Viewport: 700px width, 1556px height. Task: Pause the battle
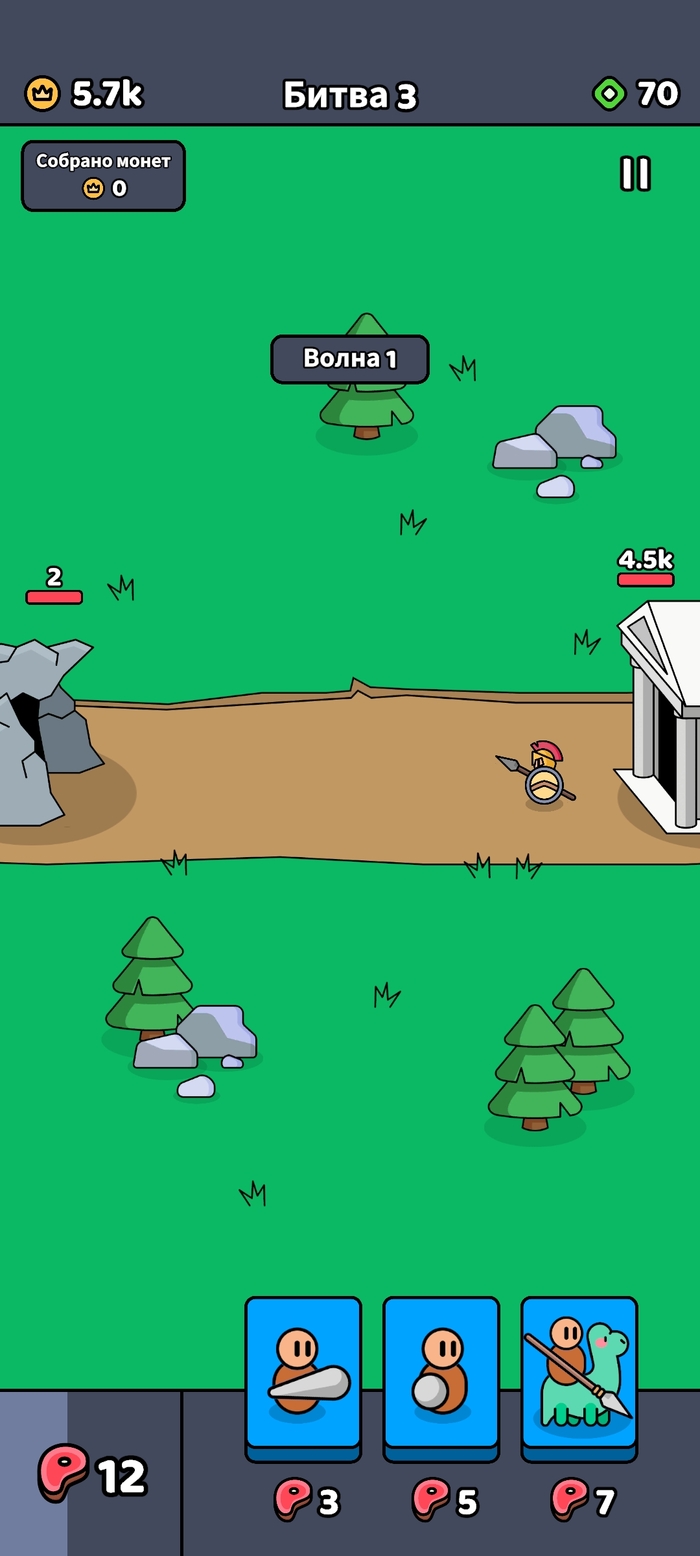(635, 174)
